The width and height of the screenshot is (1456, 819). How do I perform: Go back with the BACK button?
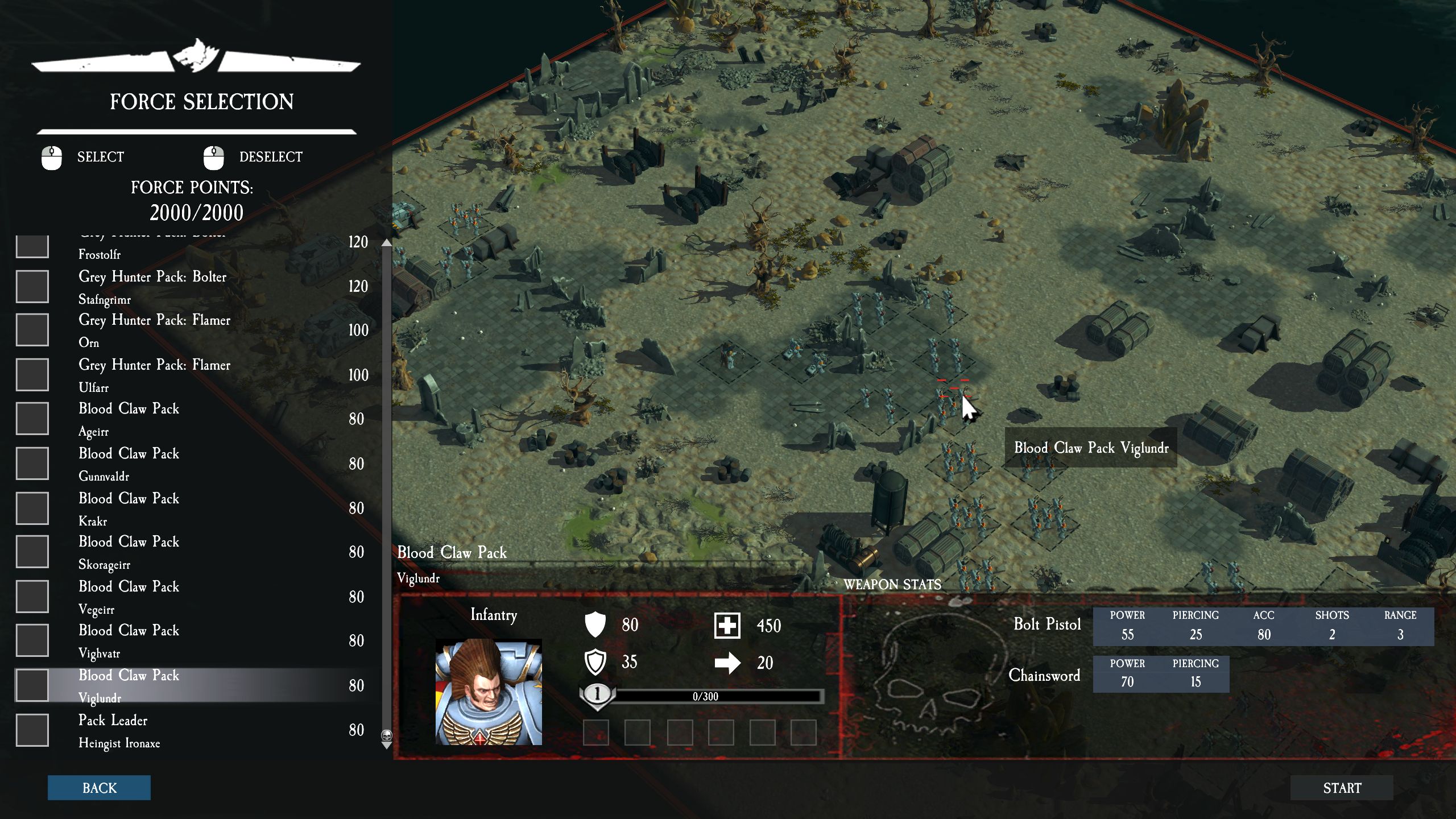pyautogui.click(x=99, y=788)
